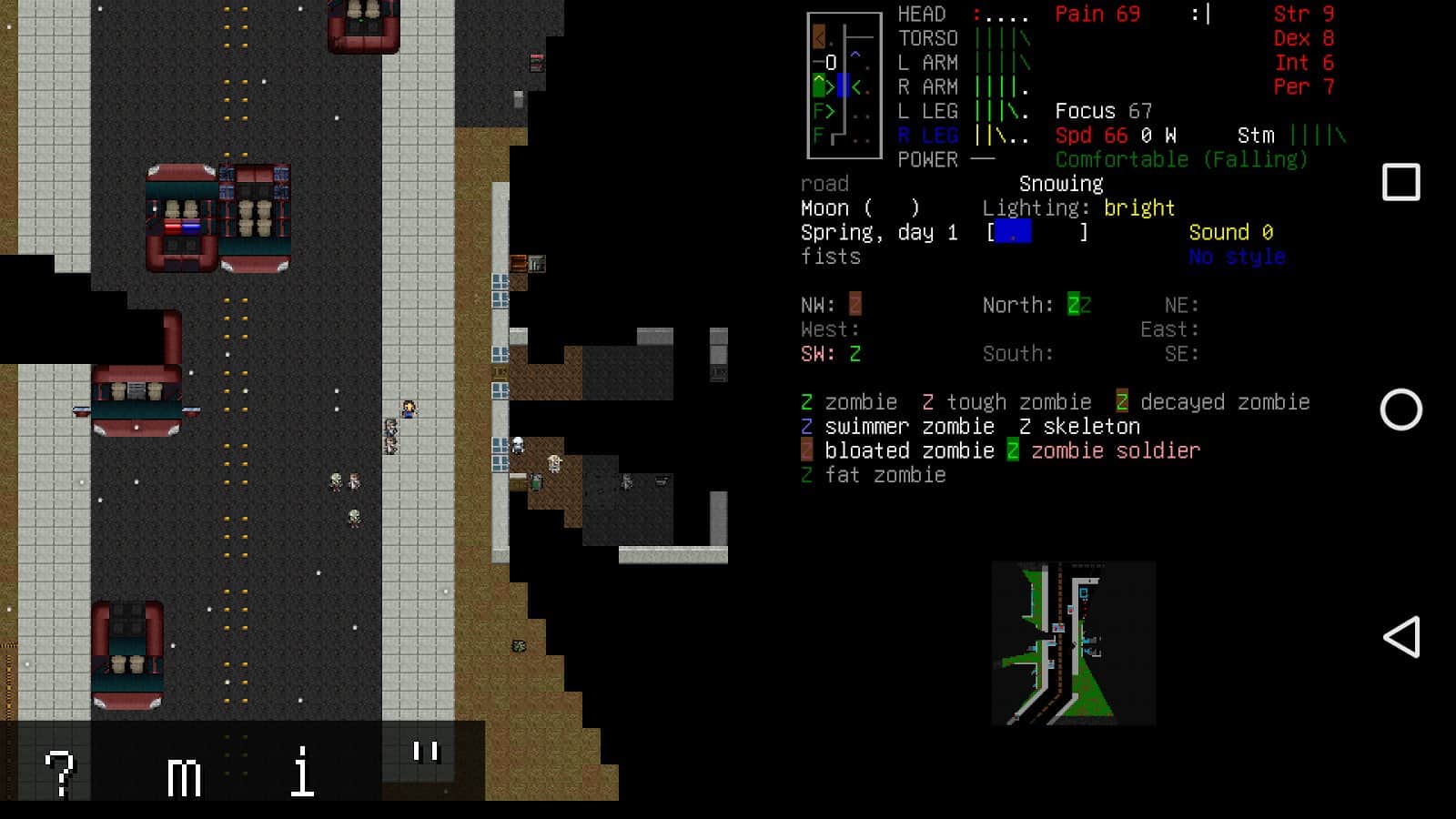Click "No style" to change martial arts style
The image size is (1456, 819).
pyautogui.click(x=1238, y=257)
